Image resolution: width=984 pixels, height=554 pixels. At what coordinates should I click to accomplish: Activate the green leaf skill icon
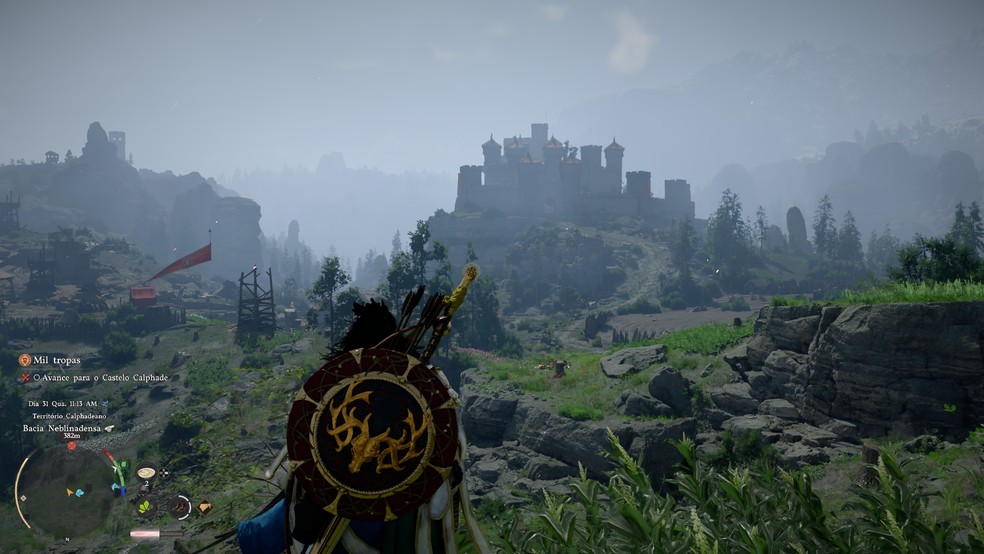[x=146, y=506]
